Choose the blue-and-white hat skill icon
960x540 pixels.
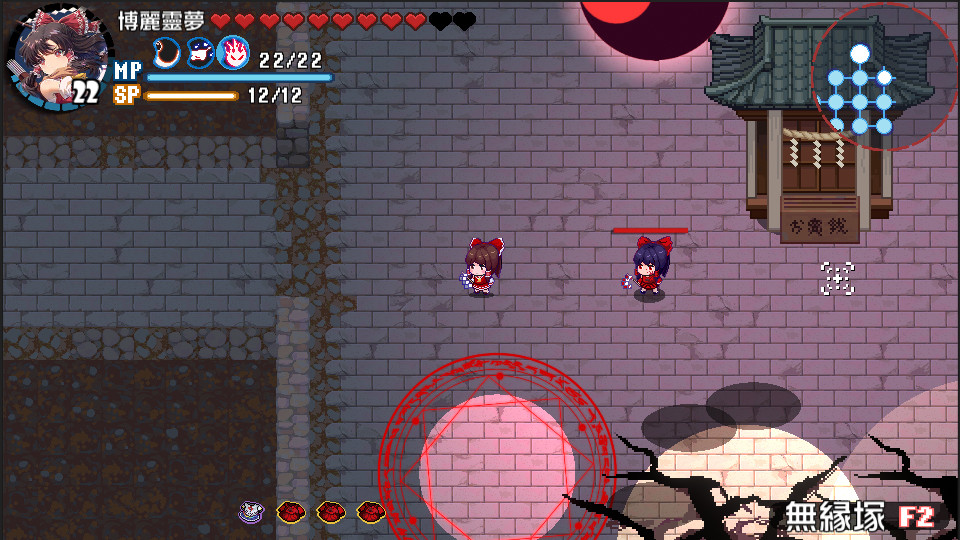200,52
